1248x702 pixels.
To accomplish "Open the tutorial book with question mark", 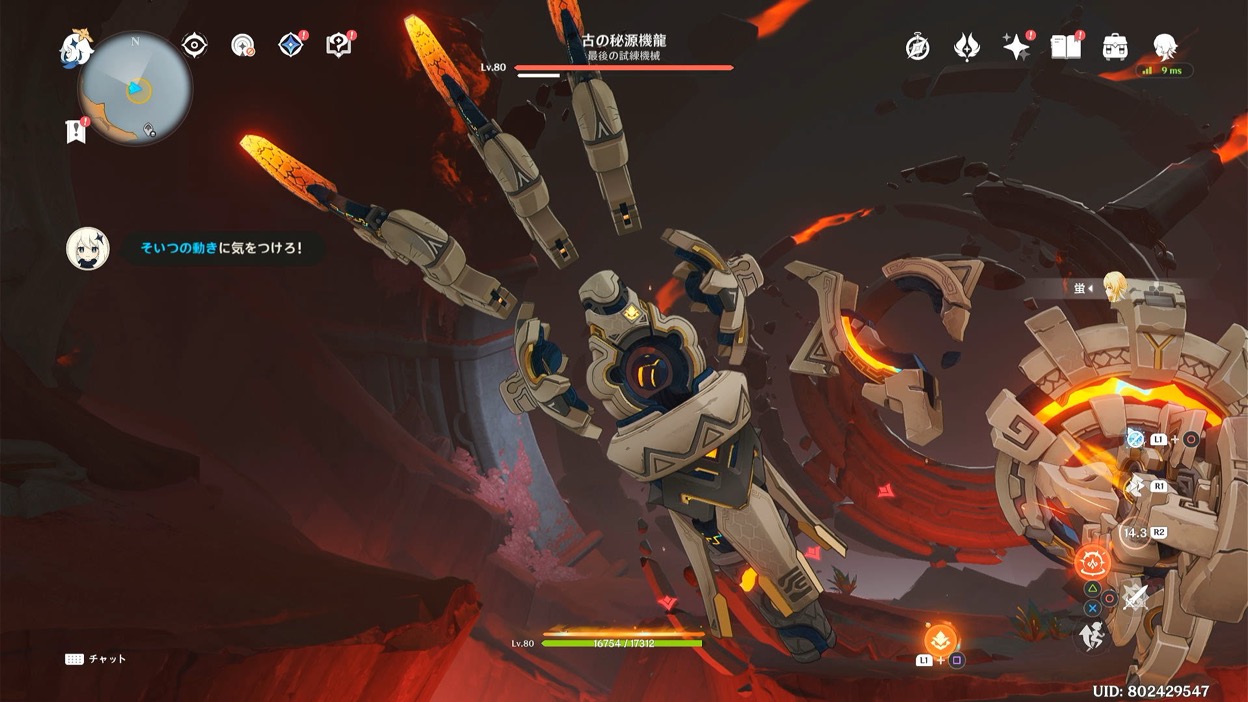I will tap(339, 45).
